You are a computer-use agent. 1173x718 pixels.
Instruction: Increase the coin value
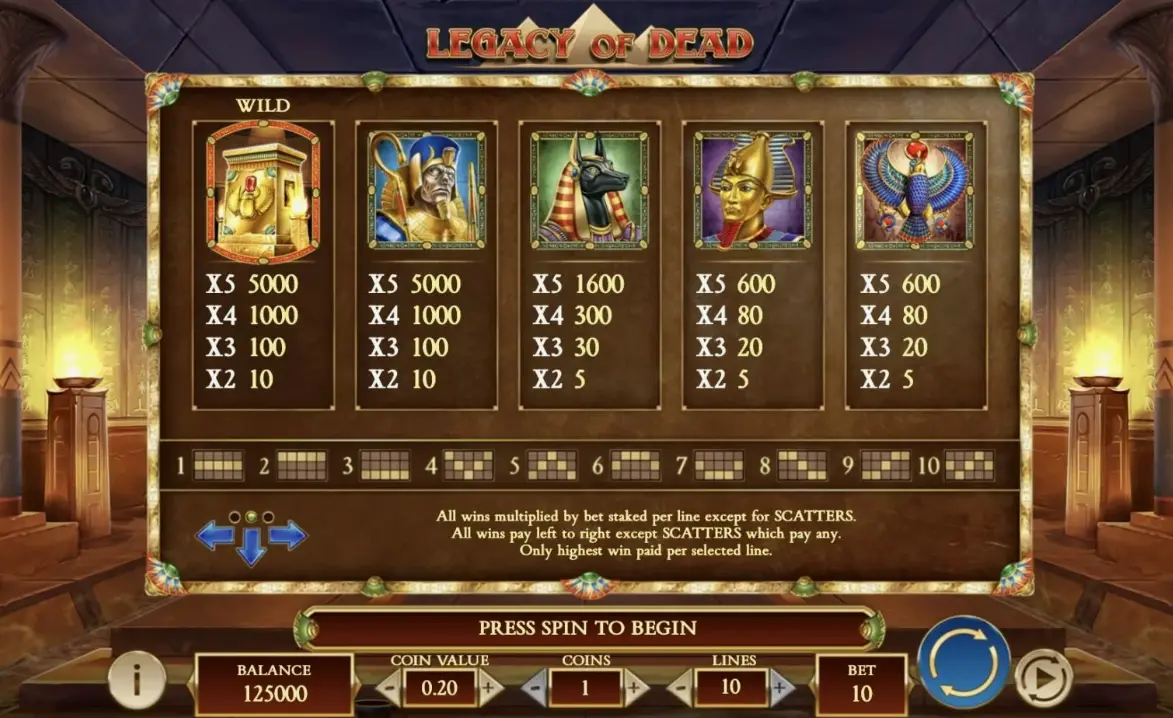(488, 688)
